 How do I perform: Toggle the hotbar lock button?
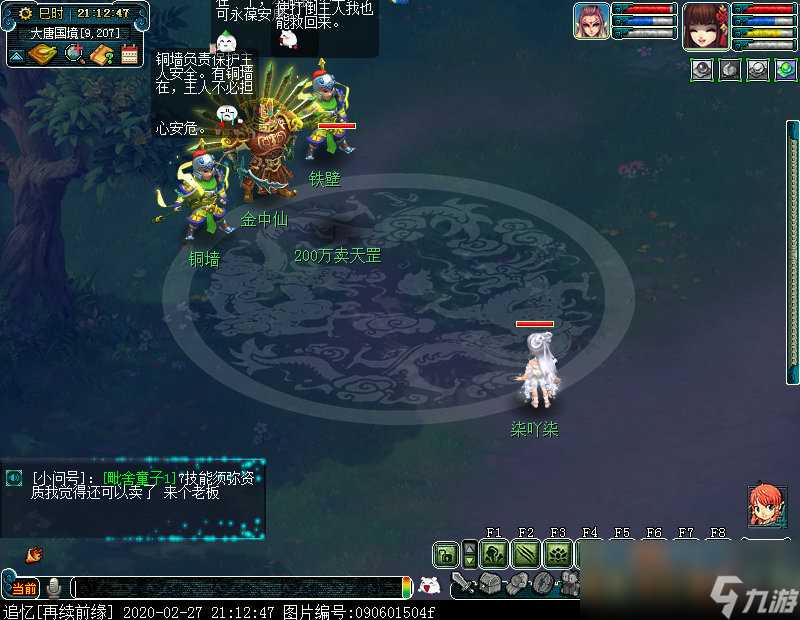446,554
